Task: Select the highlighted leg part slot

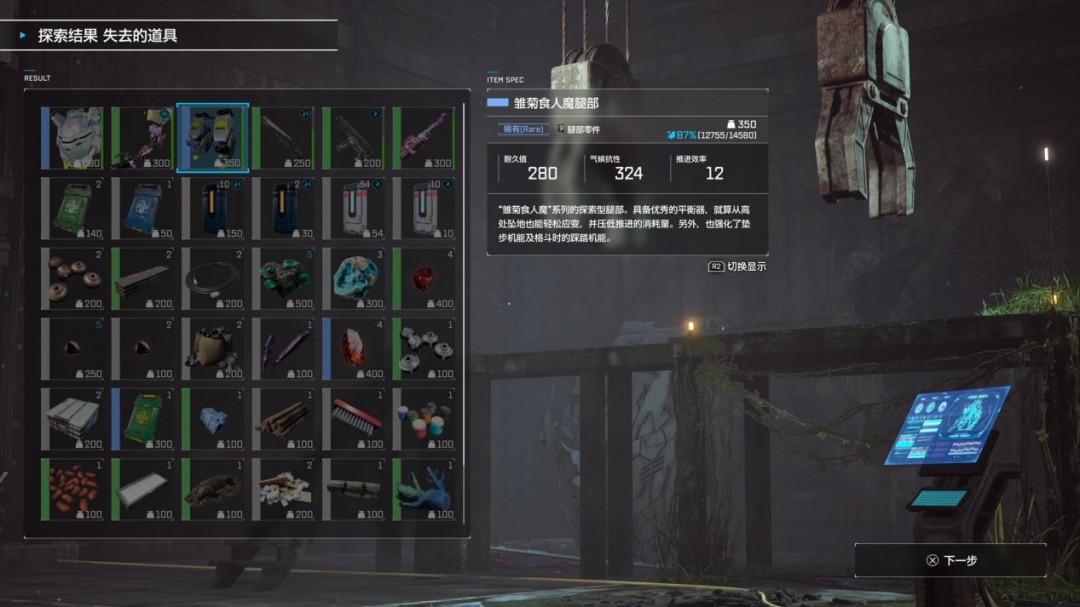Action: click(x=212, y=138)
